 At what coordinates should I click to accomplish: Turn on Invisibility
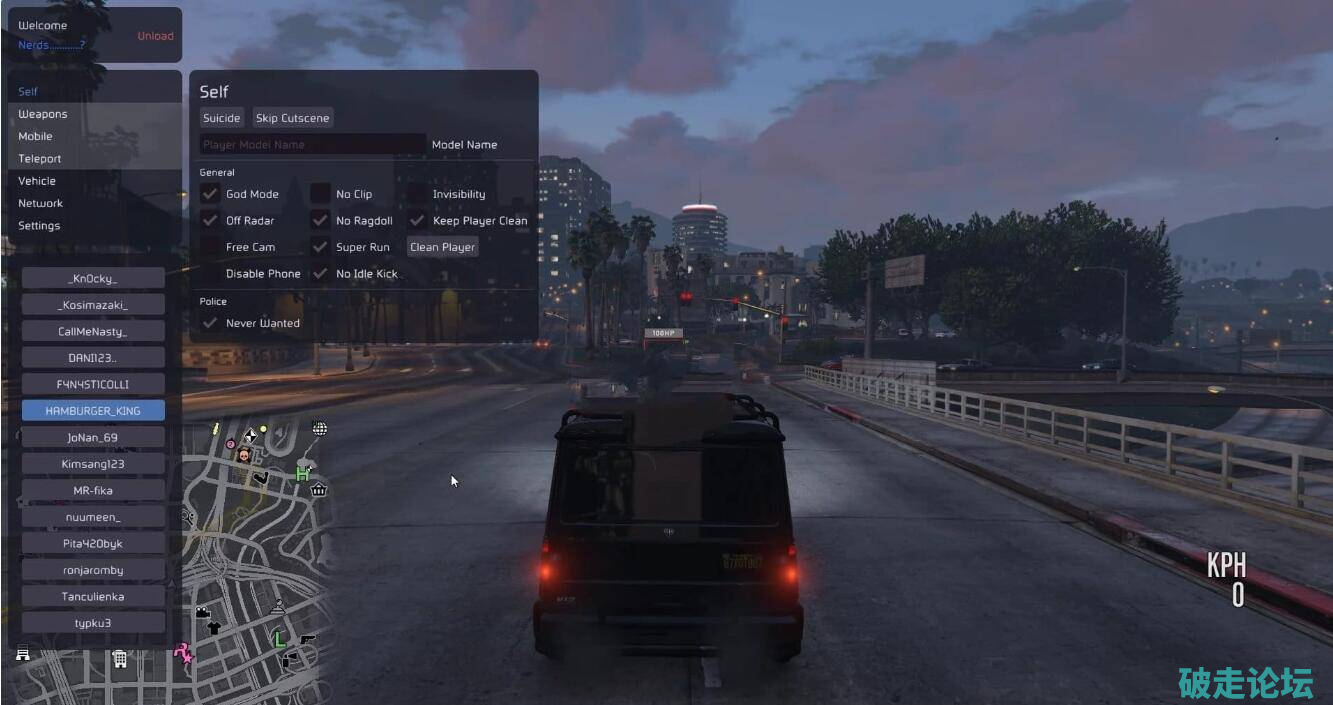click(417, 194)
